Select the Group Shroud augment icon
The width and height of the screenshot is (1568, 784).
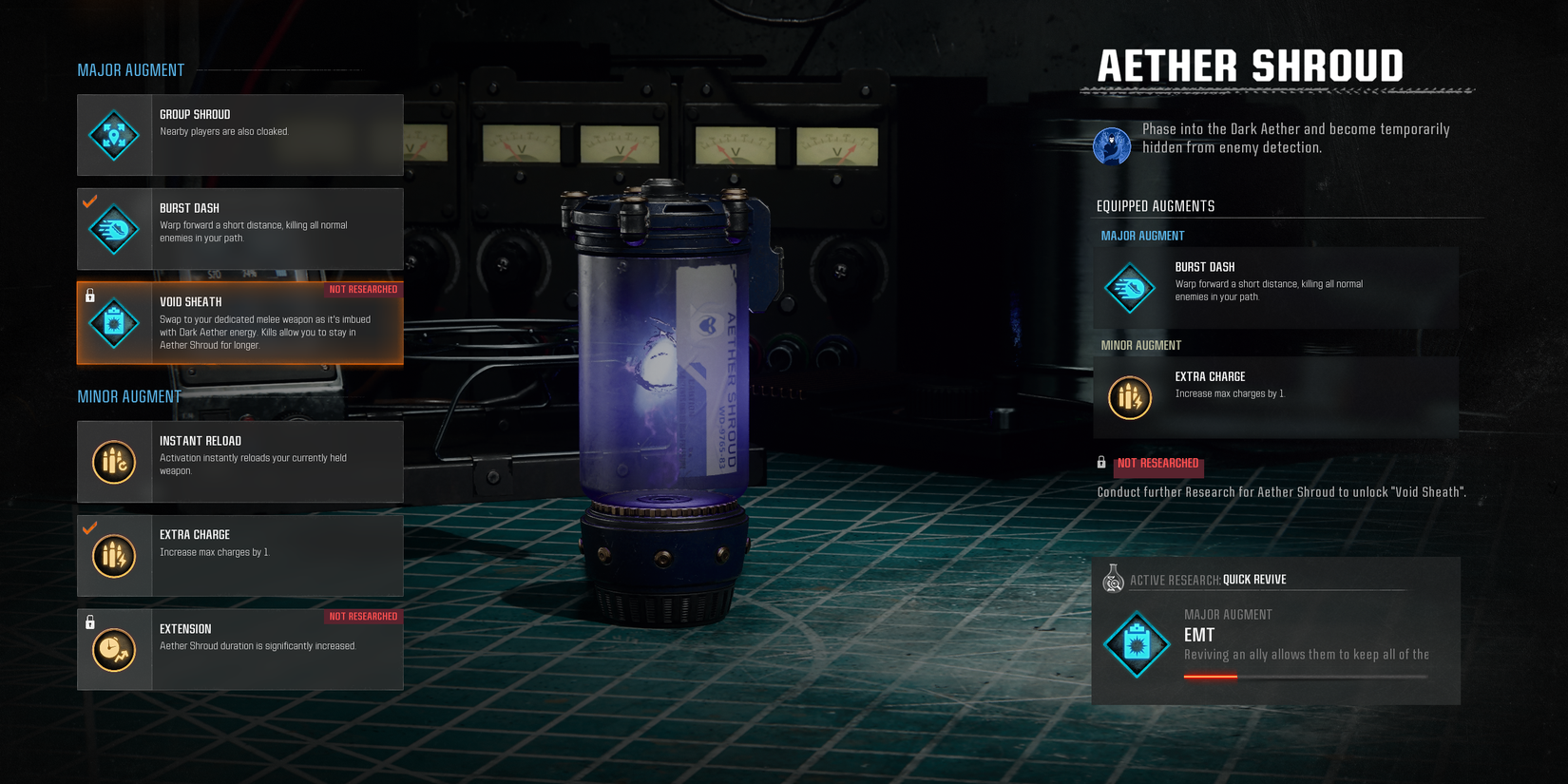(114, 135)
